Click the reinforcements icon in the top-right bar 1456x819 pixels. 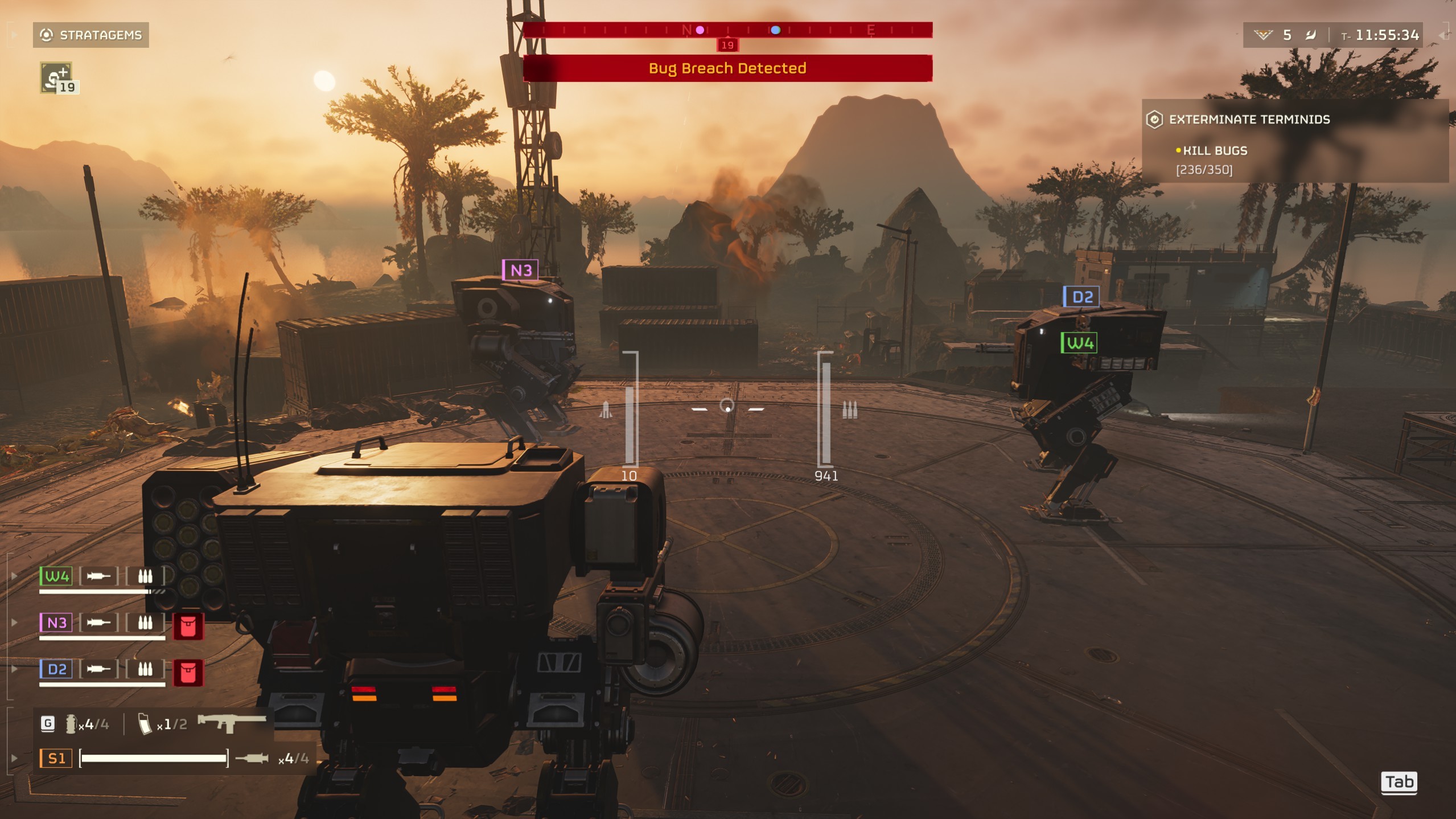pyautogui.click(x=1263, y=35)
